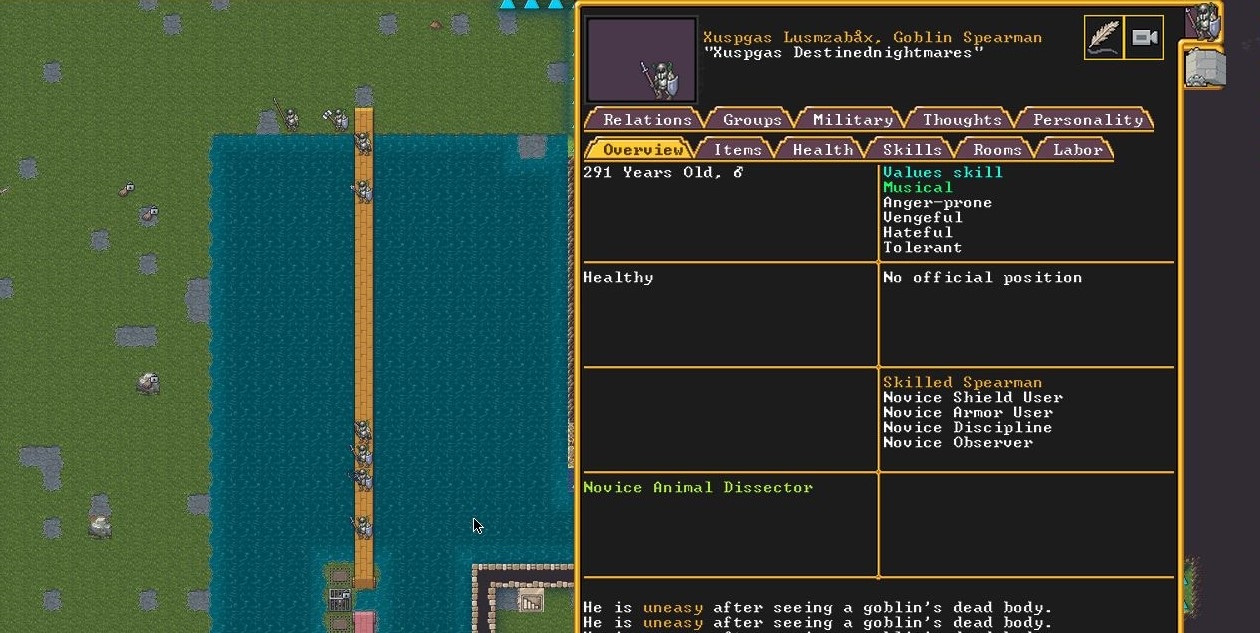Click the quill nickname edit icon
This screenshot has width=1260, height=633.
click(1104, 38)
